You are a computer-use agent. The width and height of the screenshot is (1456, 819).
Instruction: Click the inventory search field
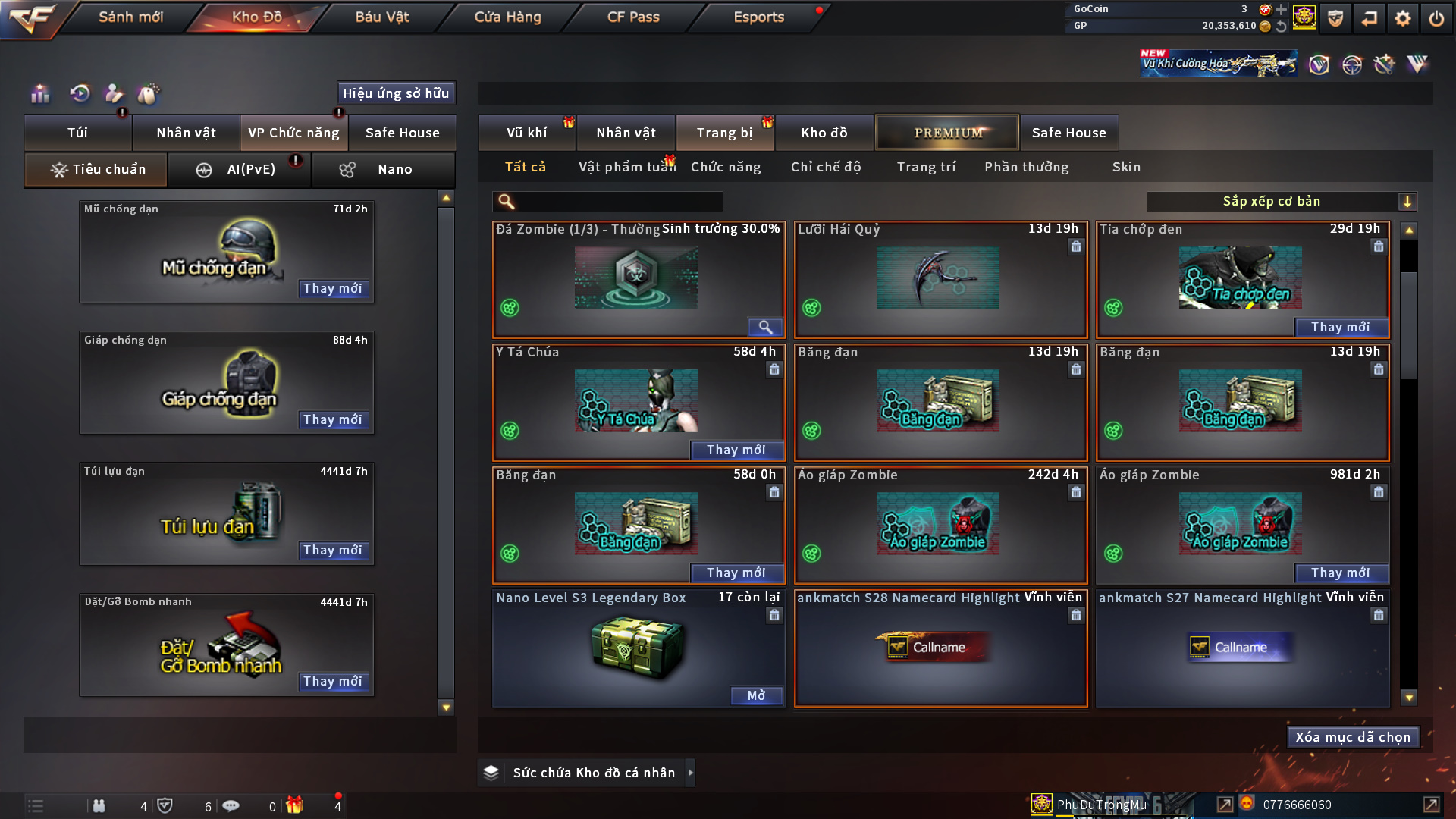[x=618, y=202]
